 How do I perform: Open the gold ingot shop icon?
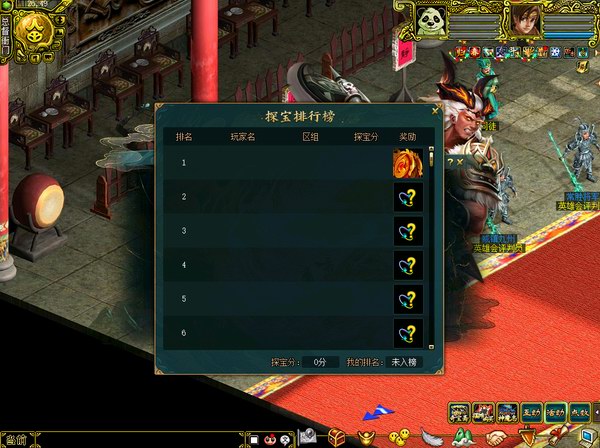click(x=370, y=437)
